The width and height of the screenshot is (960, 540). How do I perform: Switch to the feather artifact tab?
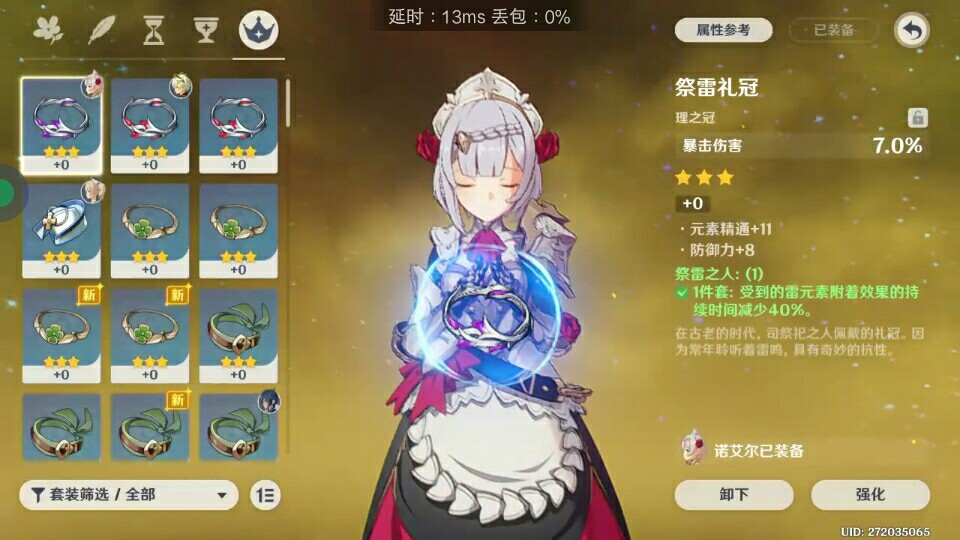click(101, 30)
